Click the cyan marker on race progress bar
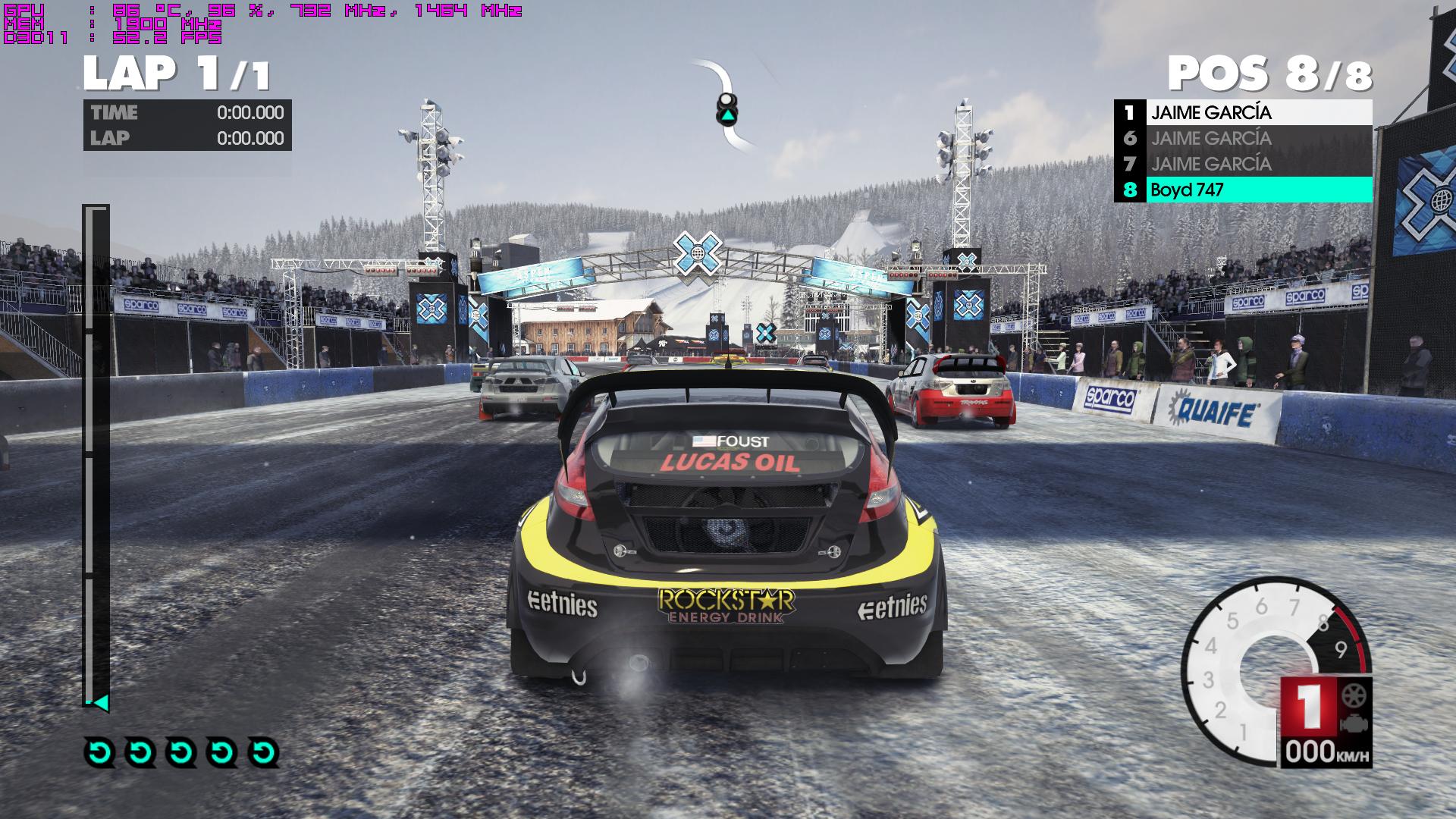This screenshot has height=819, width=1456. (x=100, y=703)
